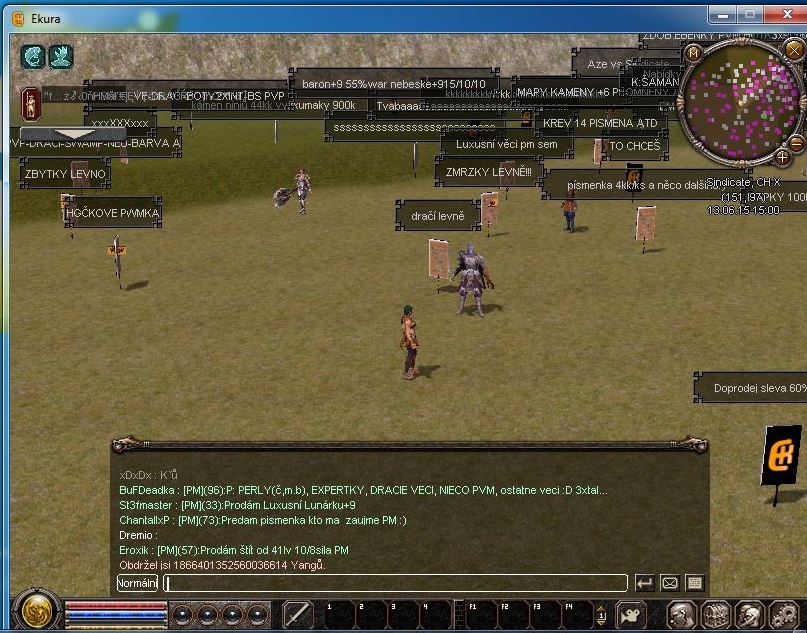Open the large map with the M button
The image size is (807, 633).
[692, 52]
